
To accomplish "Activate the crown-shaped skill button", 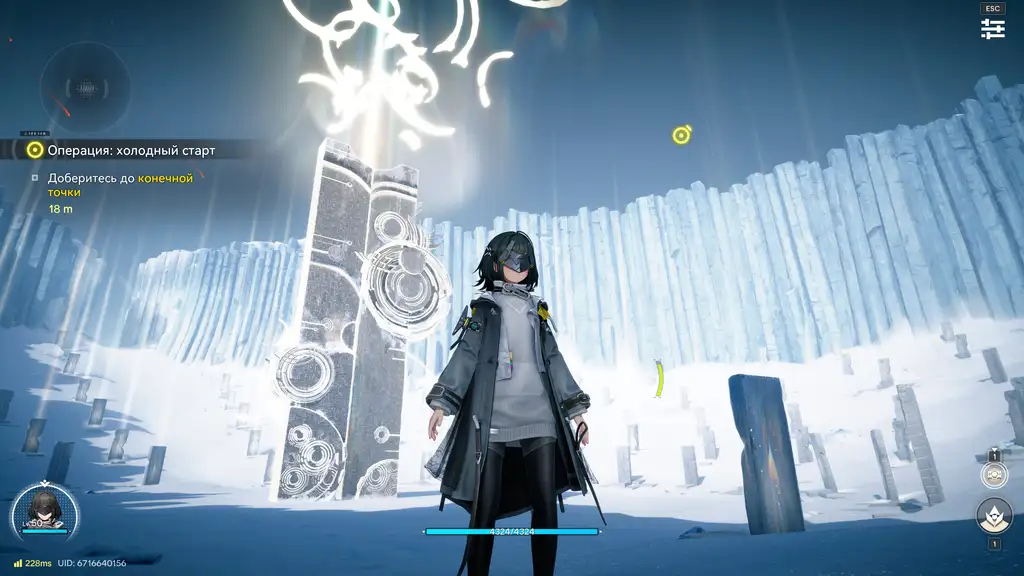I will tap(994, 516).
